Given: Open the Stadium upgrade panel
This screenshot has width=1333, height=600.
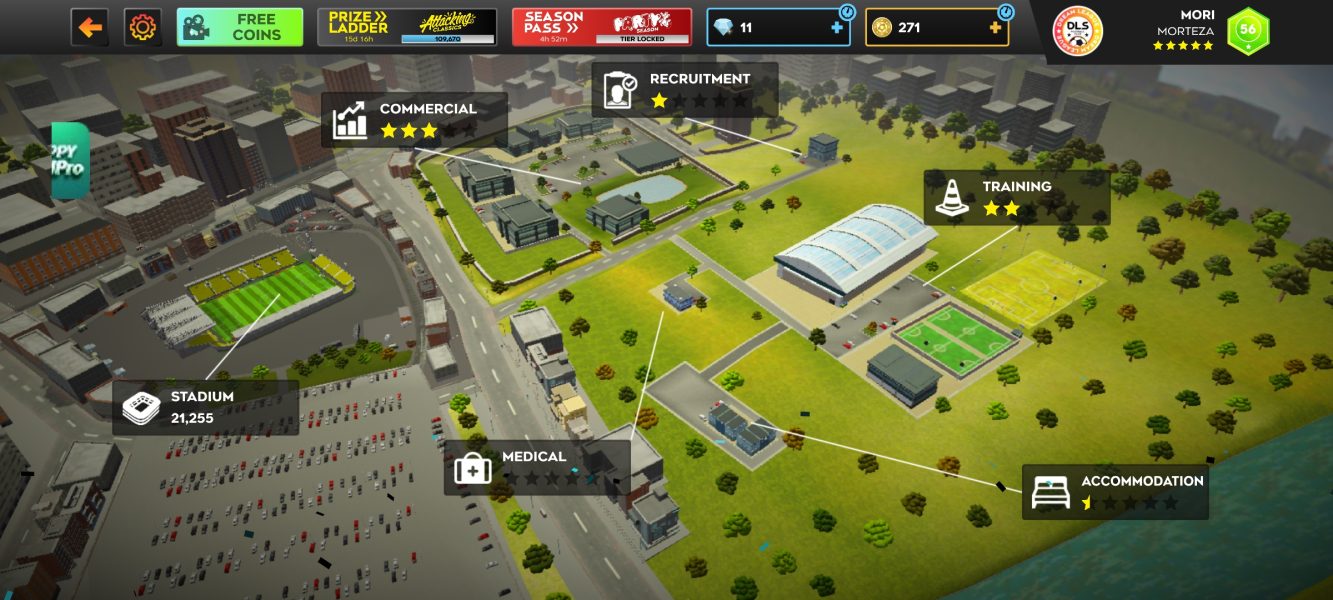Looking at the screenshot, I should tap(205, 407).
